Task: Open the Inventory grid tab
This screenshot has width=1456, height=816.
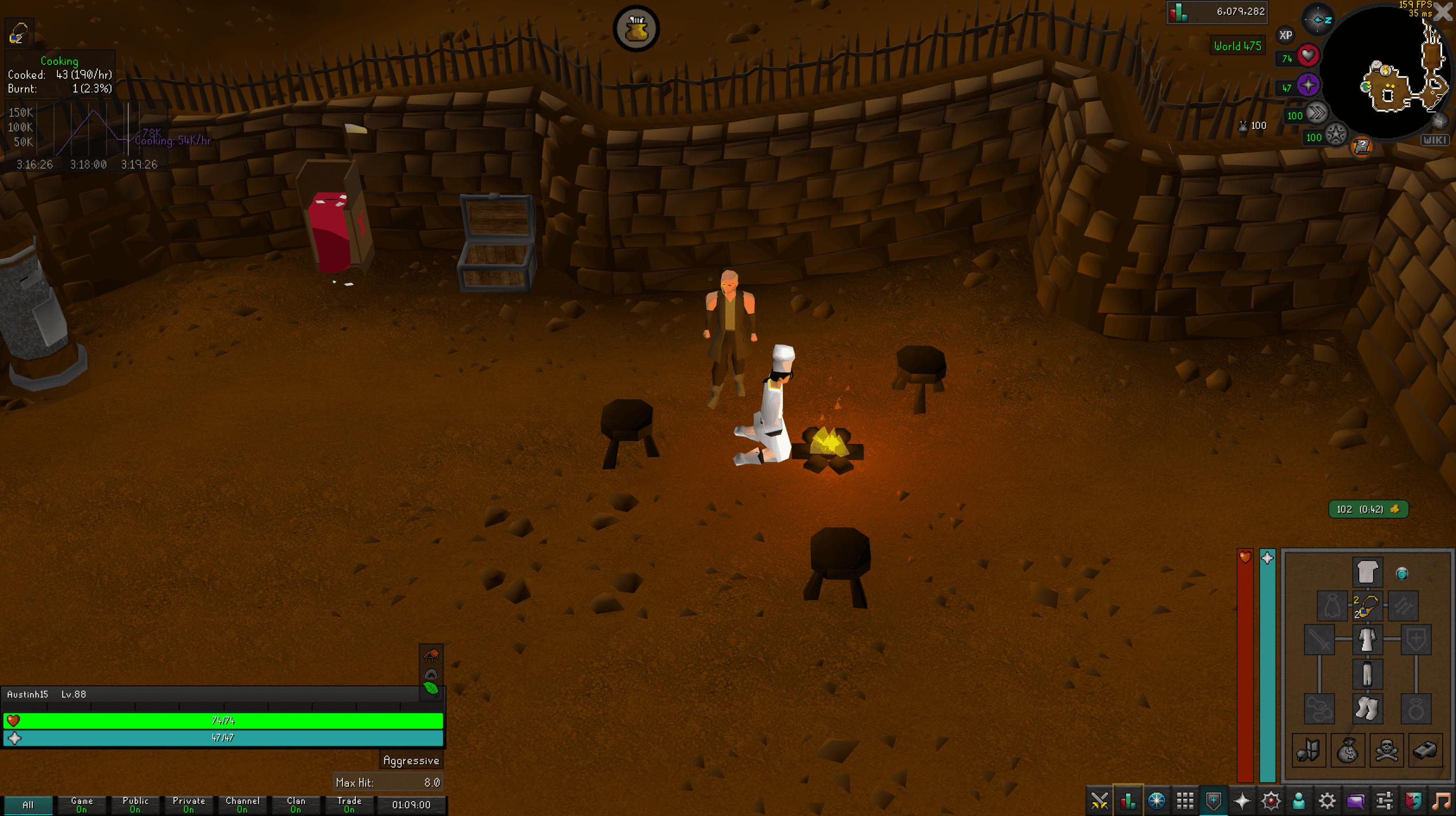Action: tap(1186, 800)
